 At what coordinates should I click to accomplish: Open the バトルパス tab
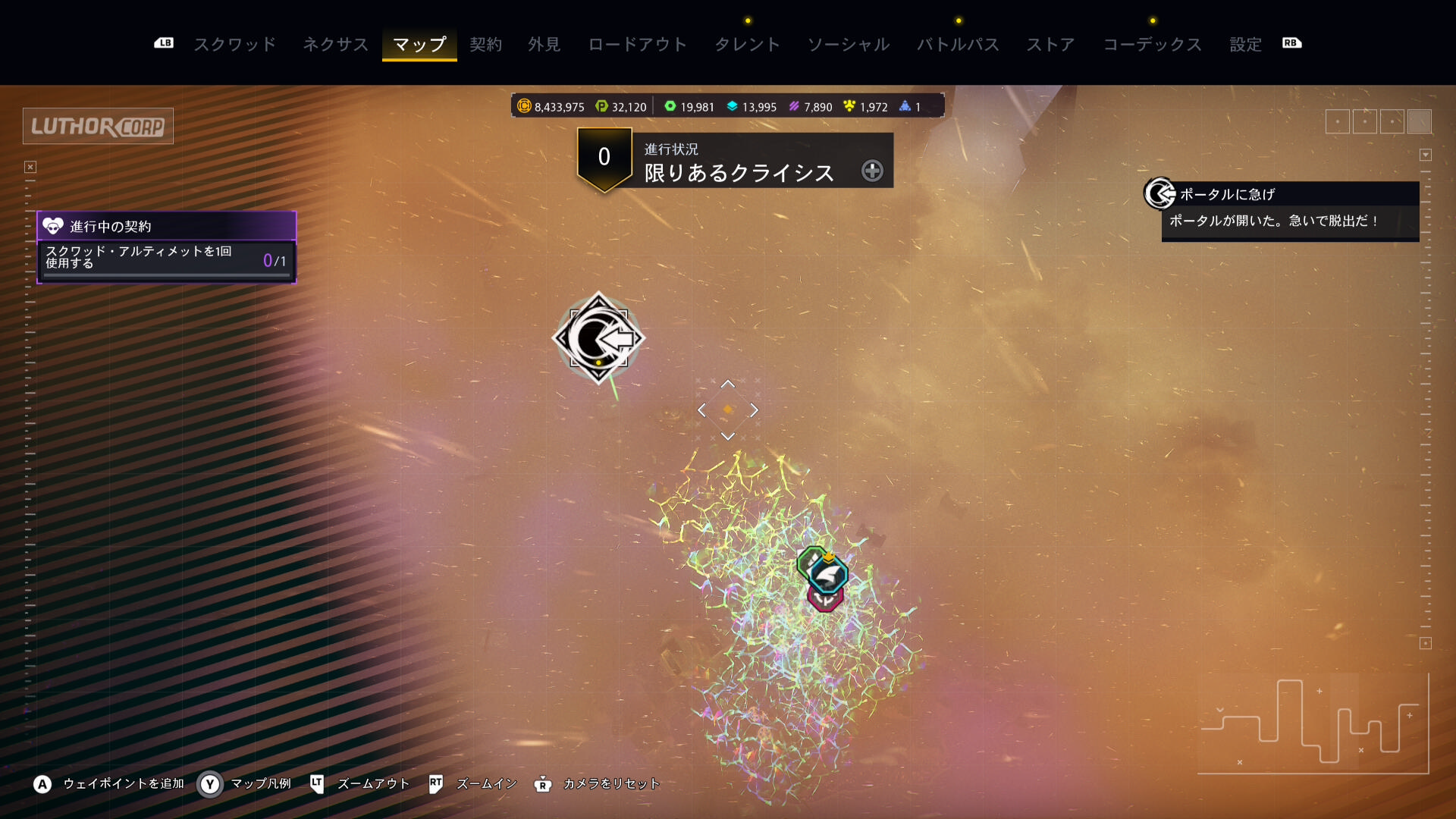click(x=958, y=44)
